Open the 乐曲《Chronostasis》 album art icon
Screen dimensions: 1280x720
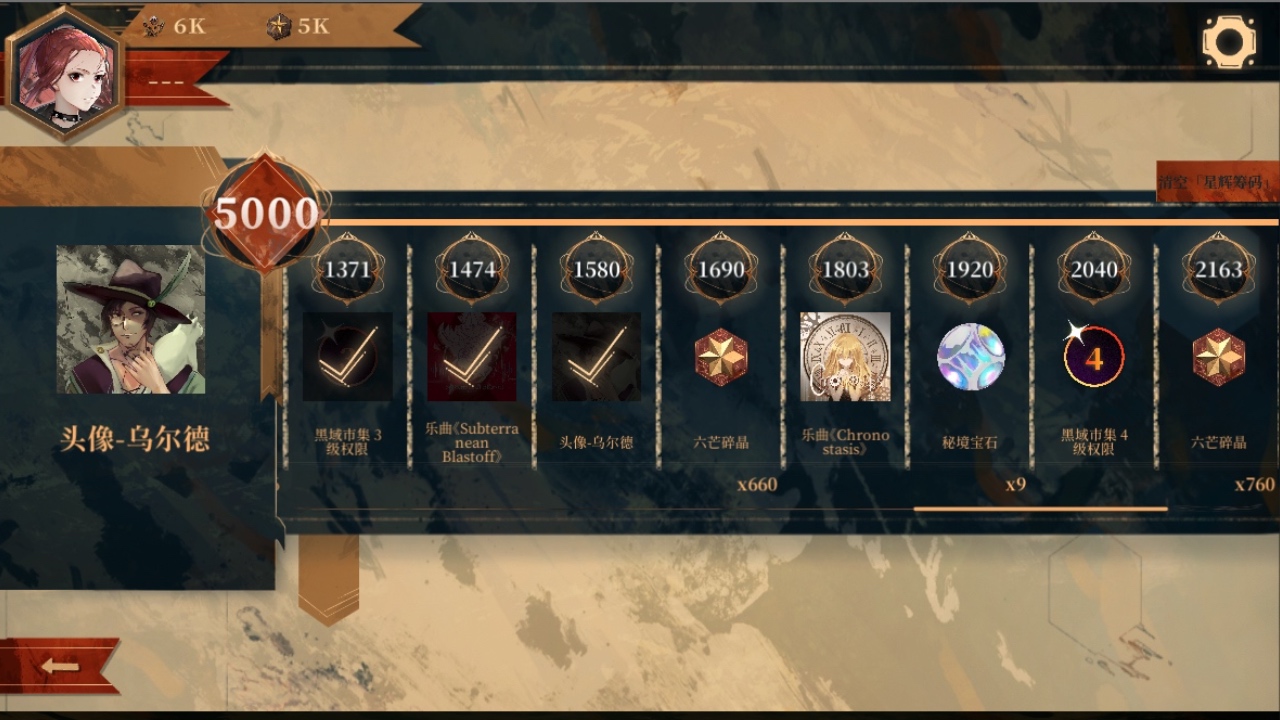[845, 357]
